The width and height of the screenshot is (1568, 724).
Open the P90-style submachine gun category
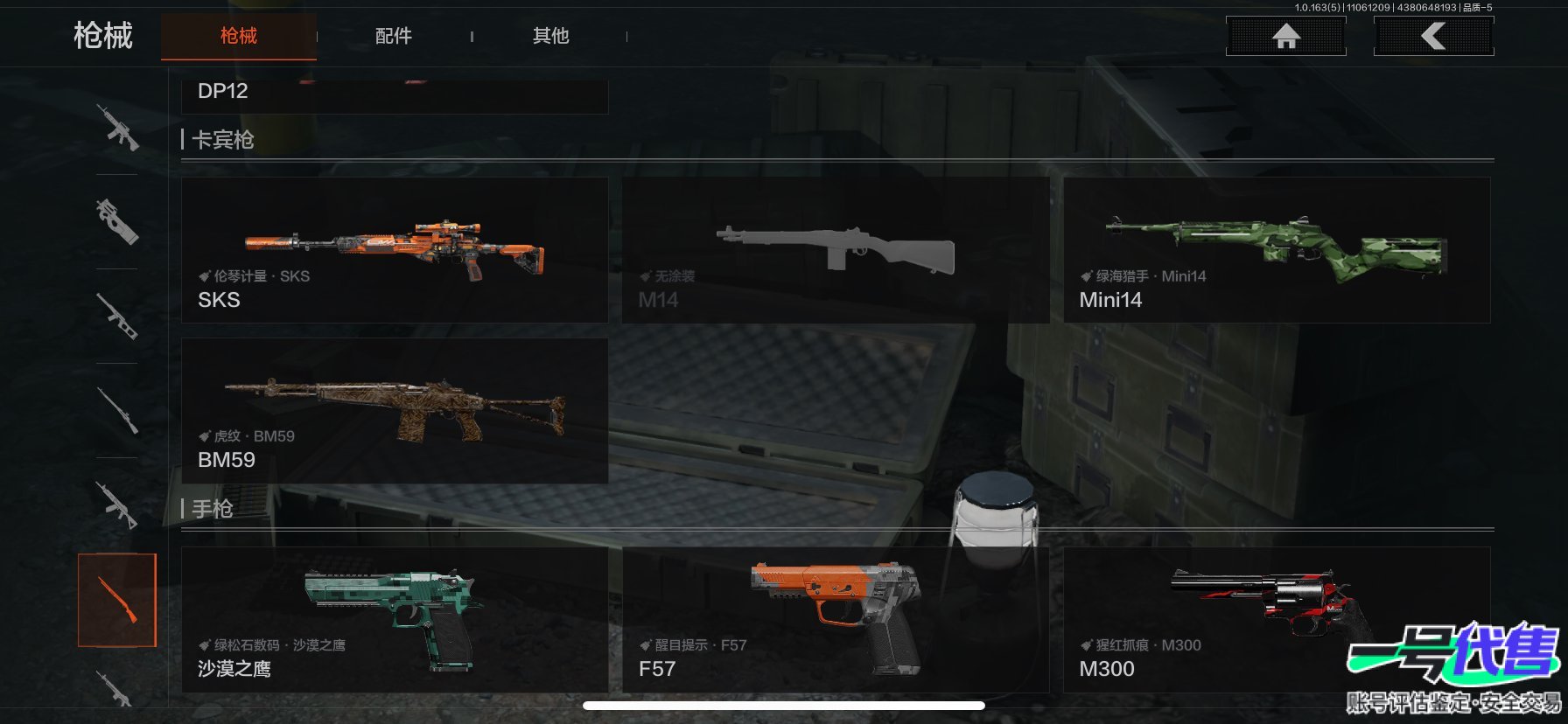[117, 221]
